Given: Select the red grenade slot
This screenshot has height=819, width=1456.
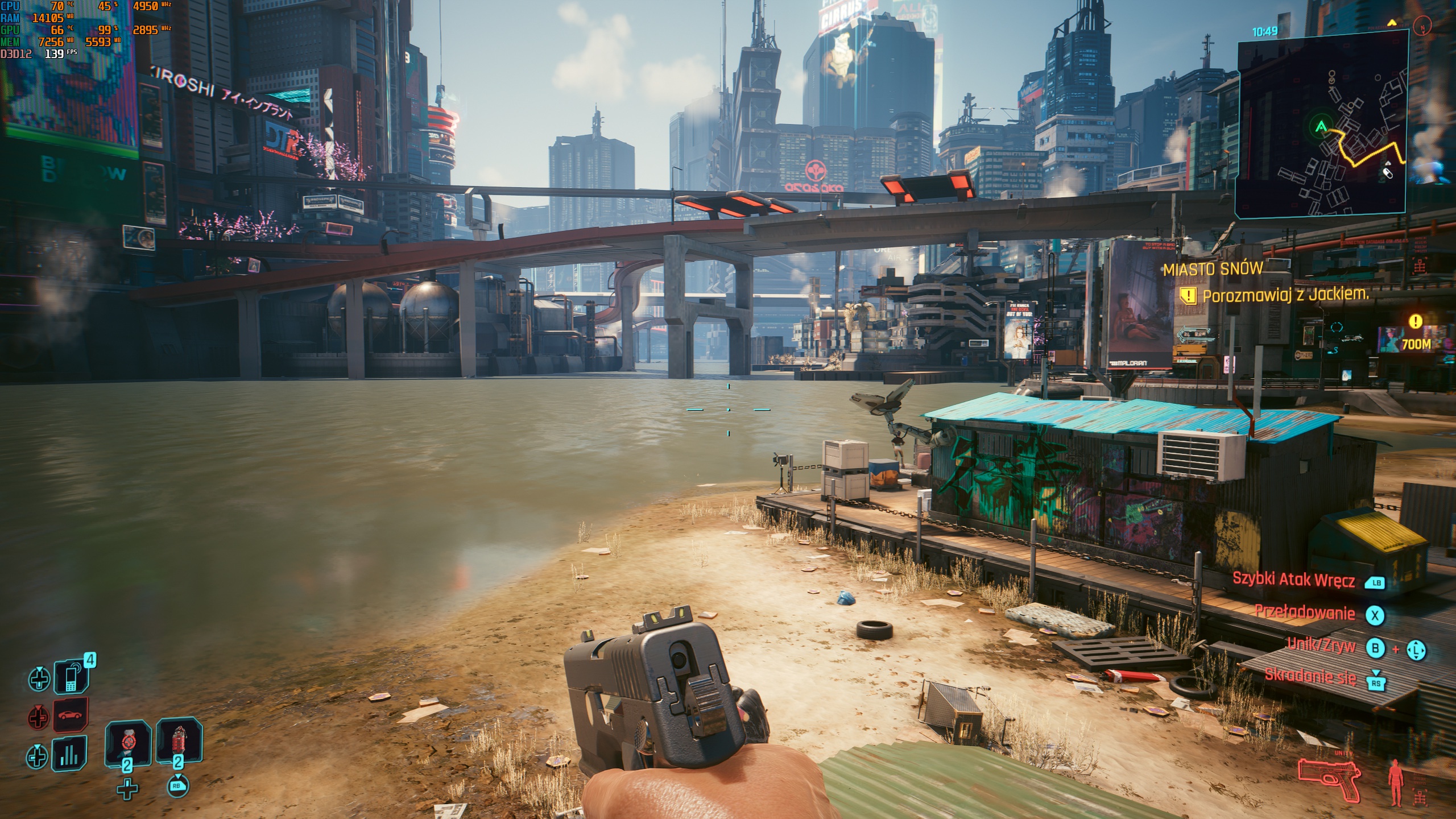Looking at the screenshot, I should click(x=179, y=742).
